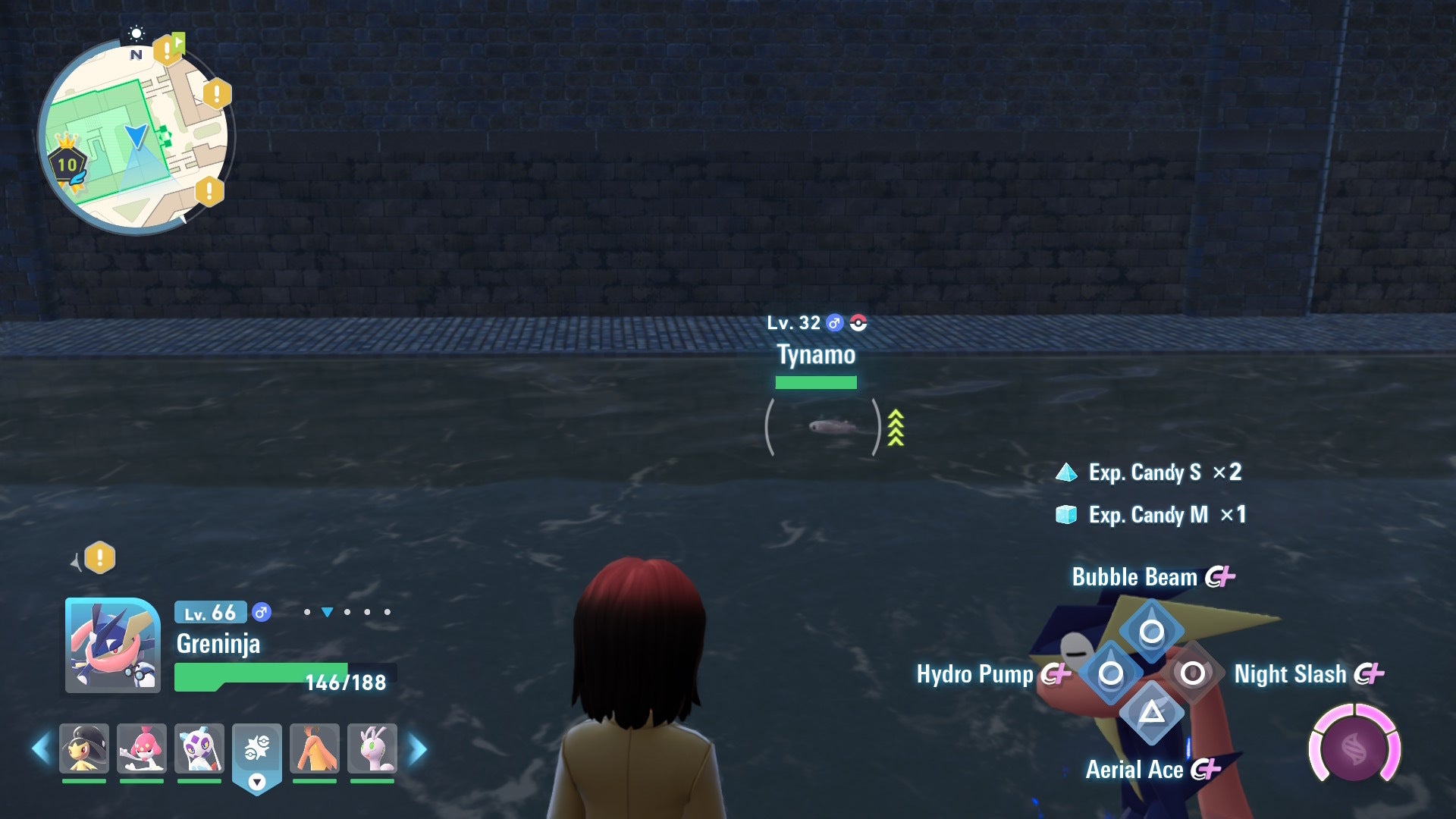Cycle party left with the blue arrow
The width and height of the screenshot is (1456, 819).
coord(41,748)
